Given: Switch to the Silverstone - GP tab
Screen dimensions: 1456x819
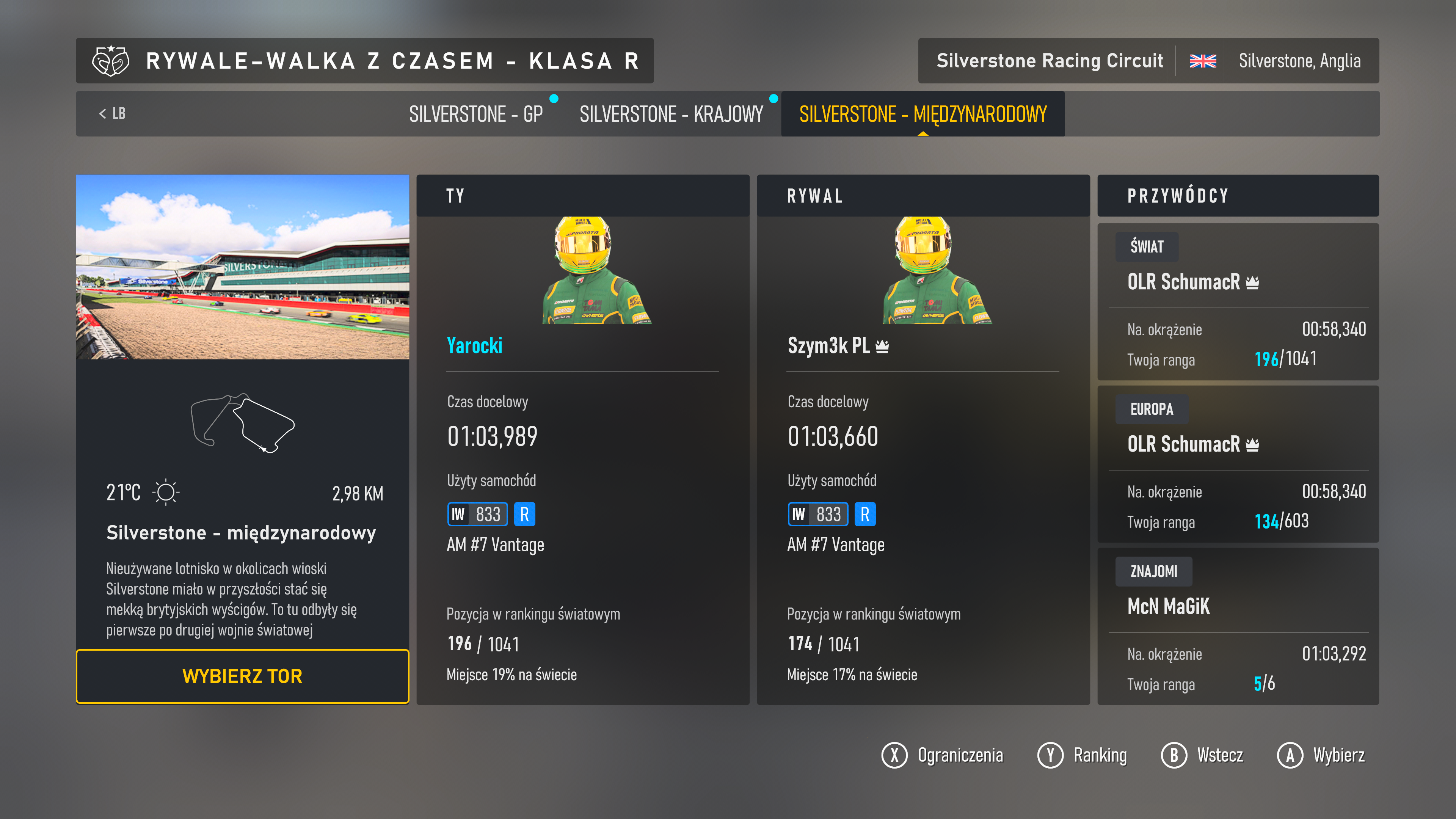Looking at the screenshot, I should (476, 114).
